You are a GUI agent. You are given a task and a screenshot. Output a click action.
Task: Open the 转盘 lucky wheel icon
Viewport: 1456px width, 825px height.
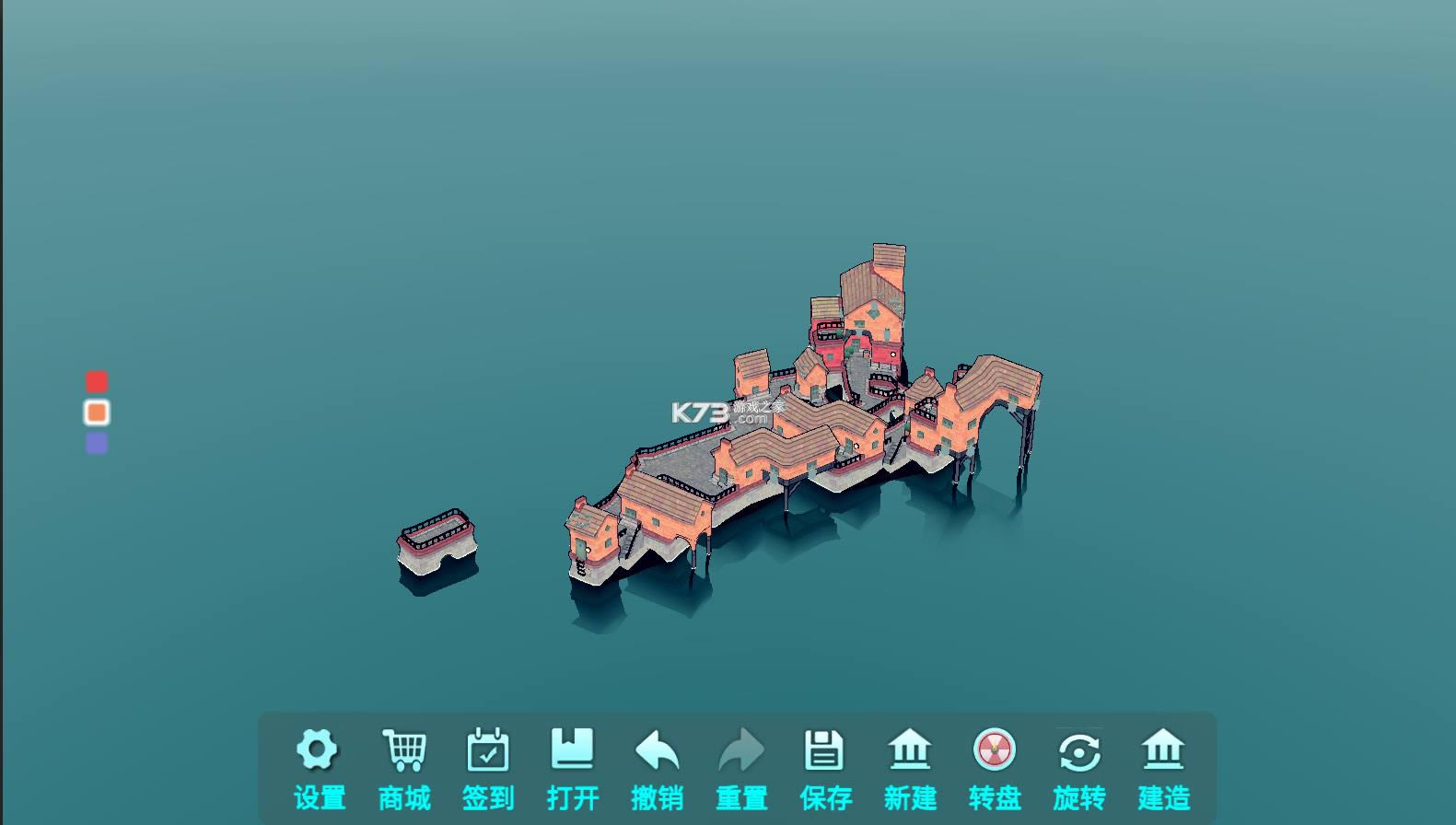(x=996, y=749)
